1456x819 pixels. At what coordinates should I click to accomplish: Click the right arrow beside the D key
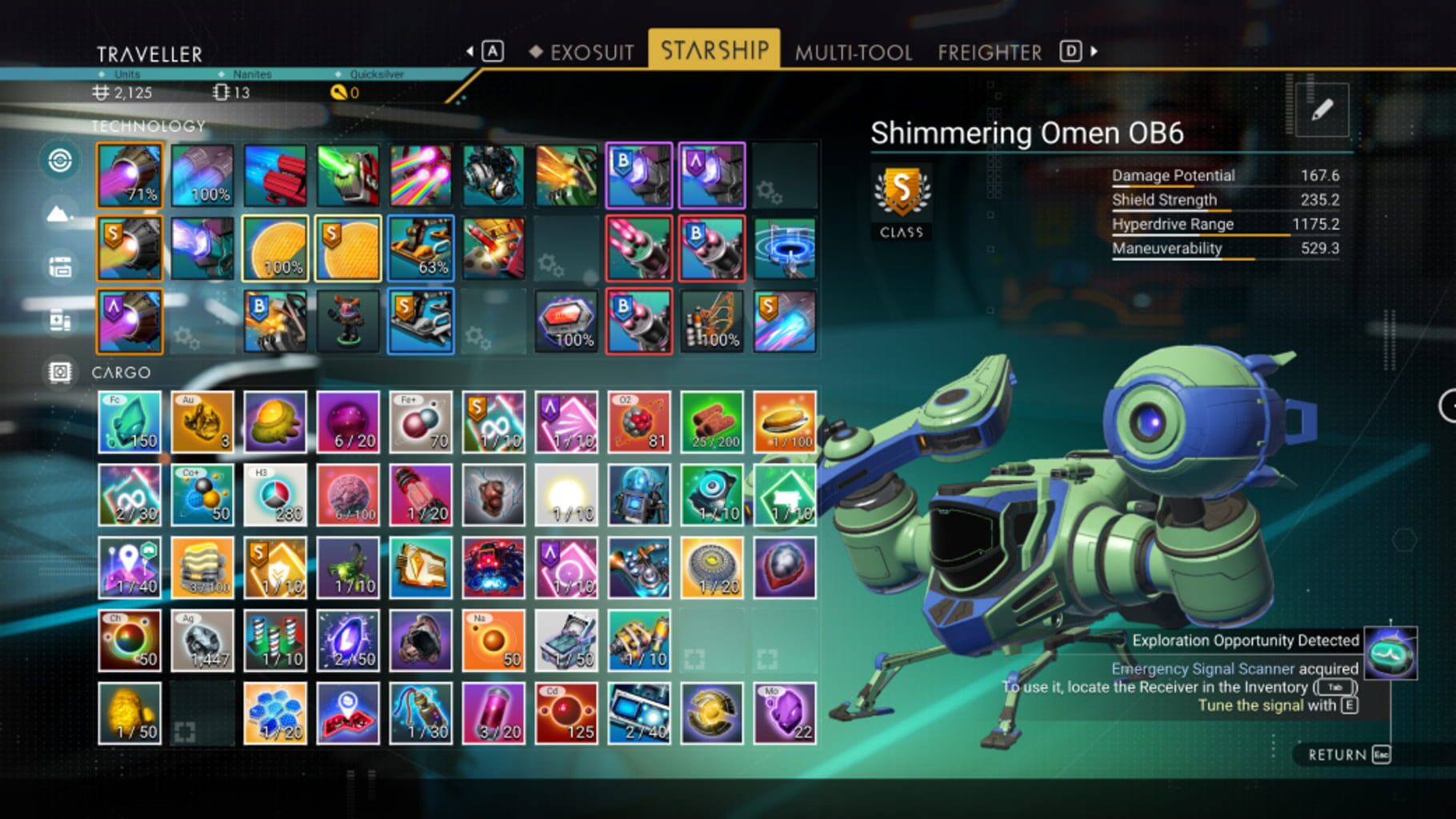click(x=1093, y=50)
